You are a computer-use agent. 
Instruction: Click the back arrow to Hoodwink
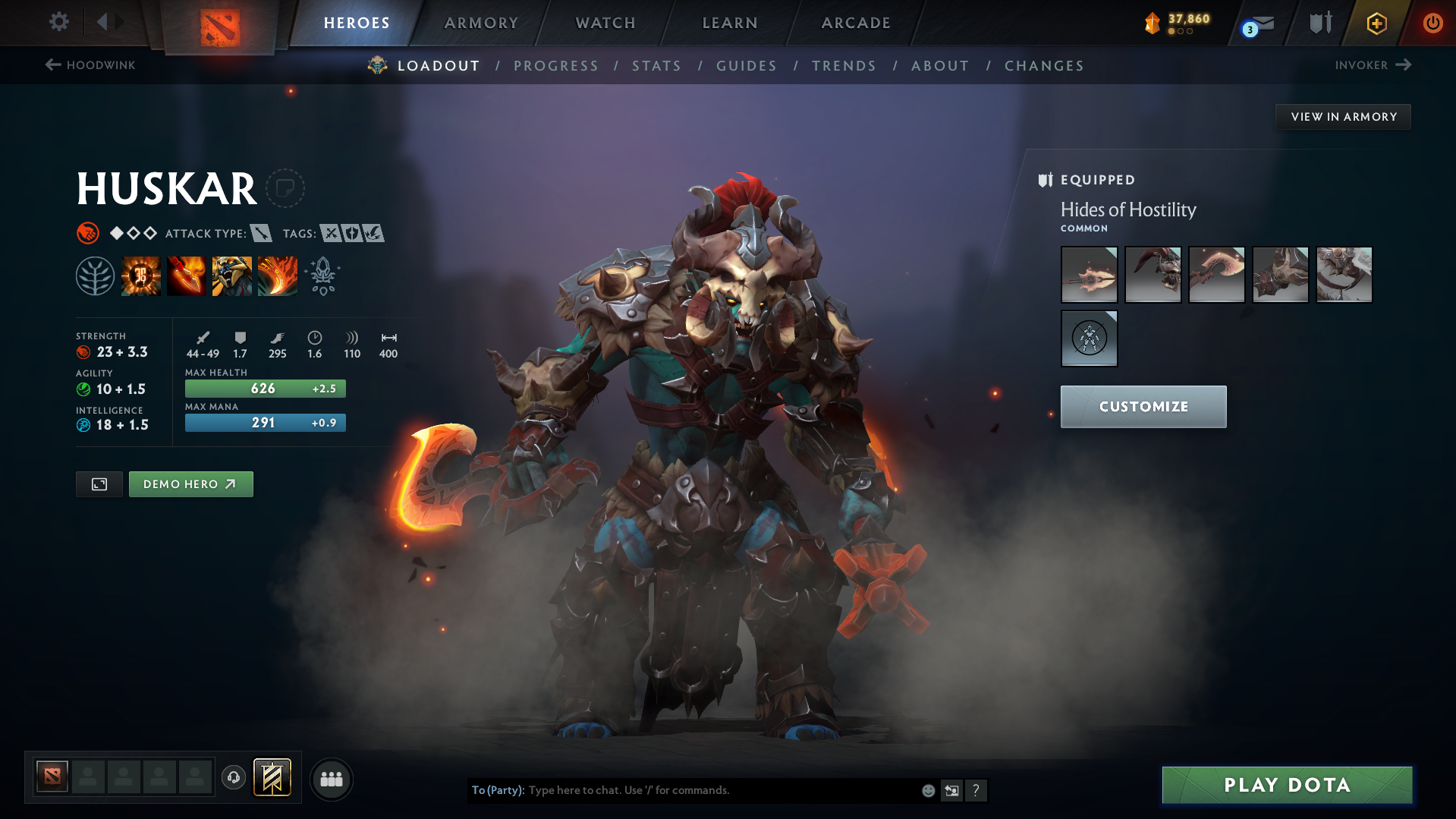[52, 65]
